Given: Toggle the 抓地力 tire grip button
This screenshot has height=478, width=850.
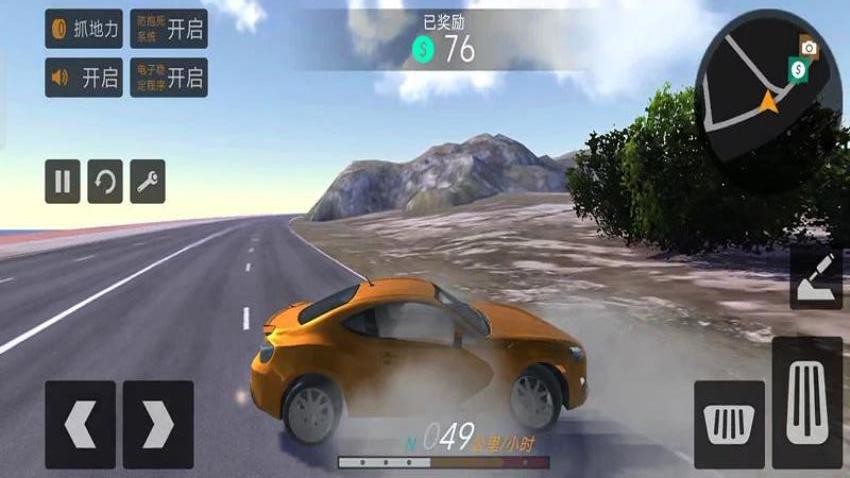Looking at the screenshot, I should [x=84, y=29].
